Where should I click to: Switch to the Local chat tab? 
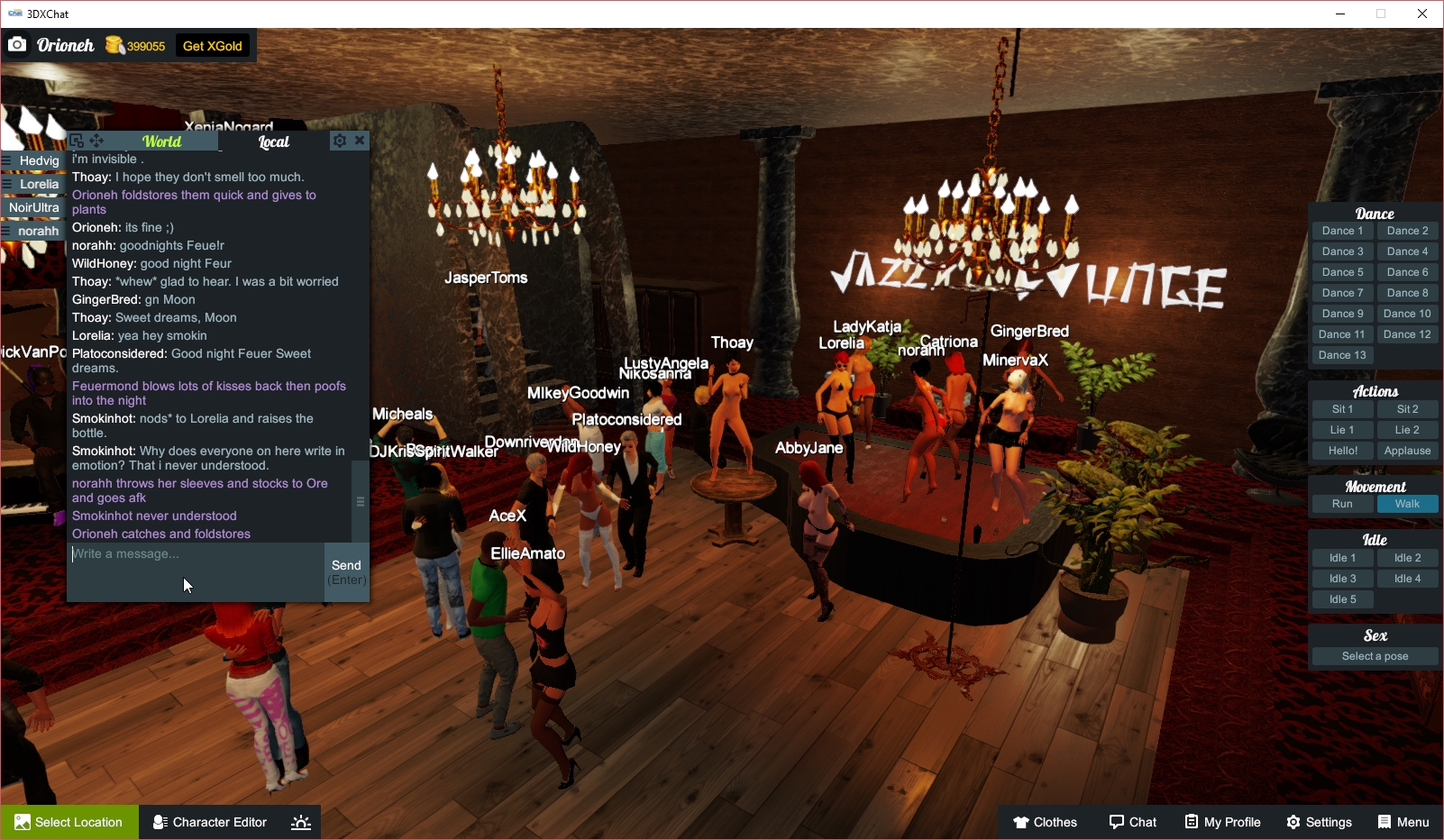pyautogui.click(x=273, y=142)
